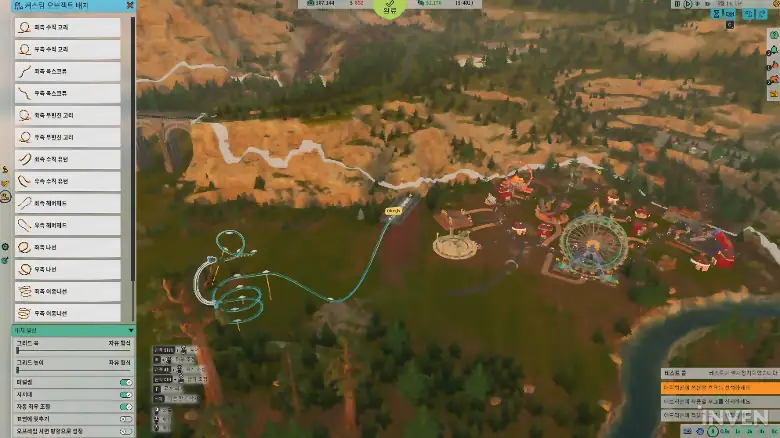Pick the left double helix piece
780x438 pixels.
pos(68,291)
